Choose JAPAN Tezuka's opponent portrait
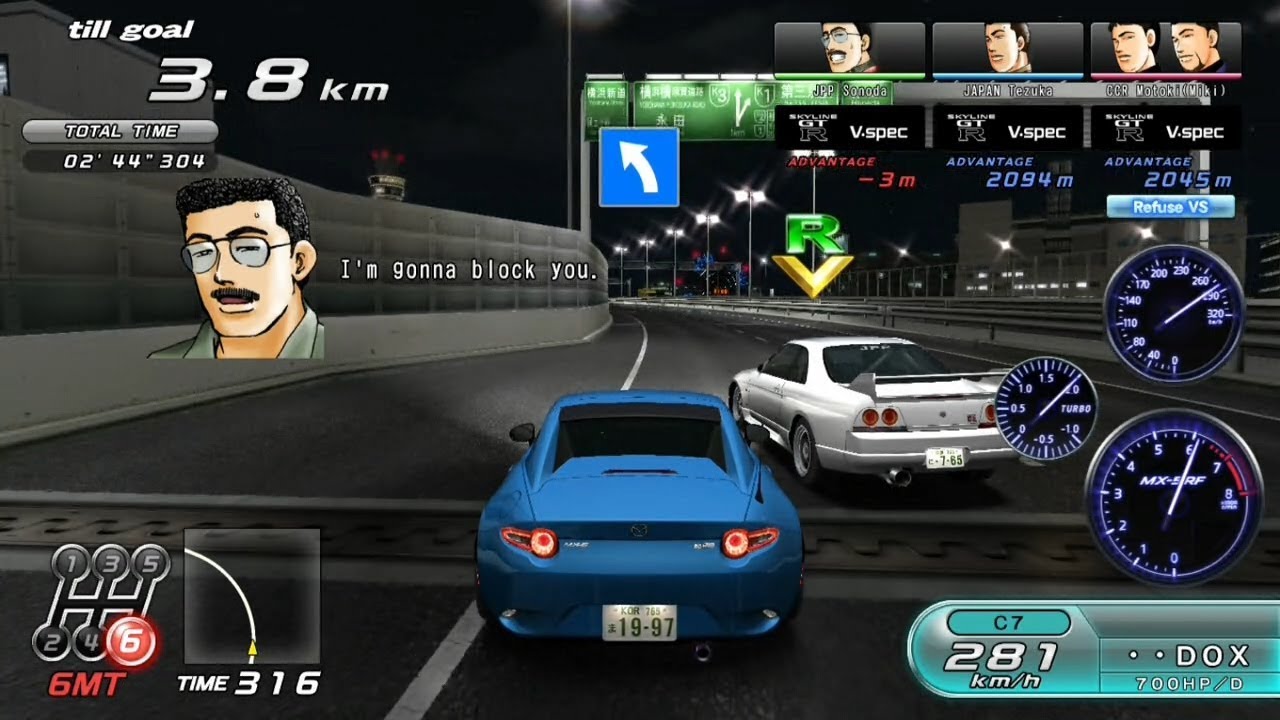This screenshot has width=1280, height=720. click(1007, 49)
